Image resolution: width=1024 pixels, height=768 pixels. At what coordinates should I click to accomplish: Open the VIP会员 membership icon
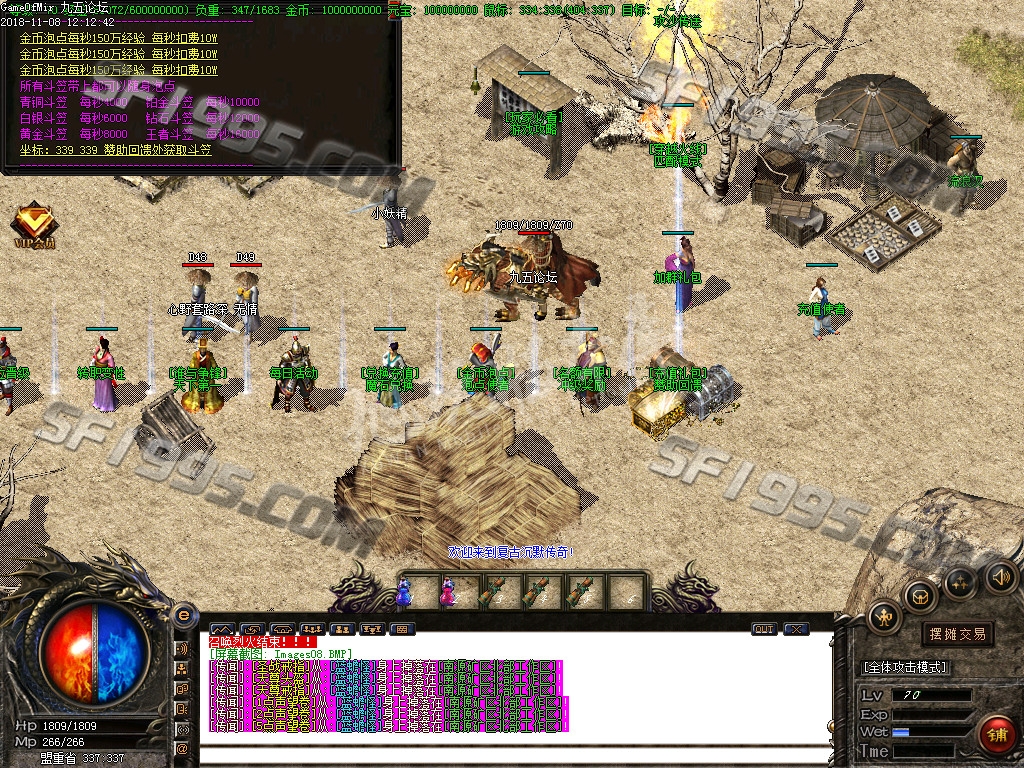(x=34, y=225)
